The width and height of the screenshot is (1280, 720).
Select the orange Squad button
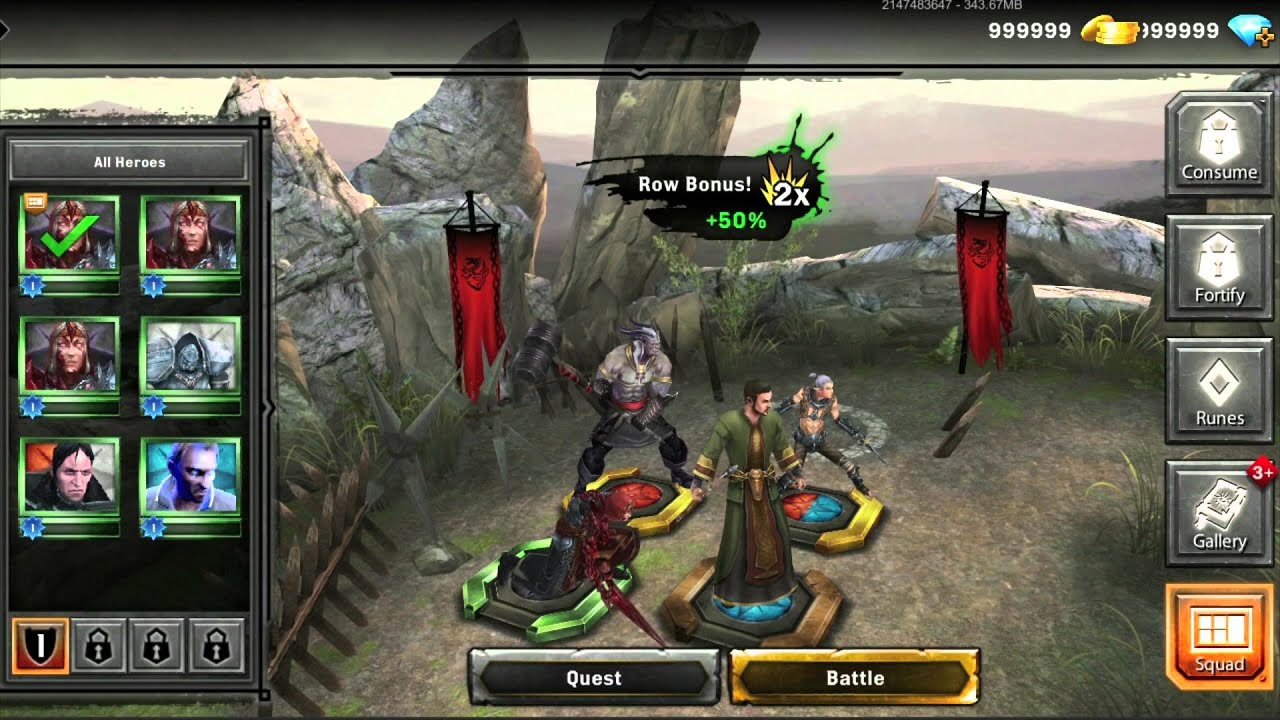coord(1219,637)
